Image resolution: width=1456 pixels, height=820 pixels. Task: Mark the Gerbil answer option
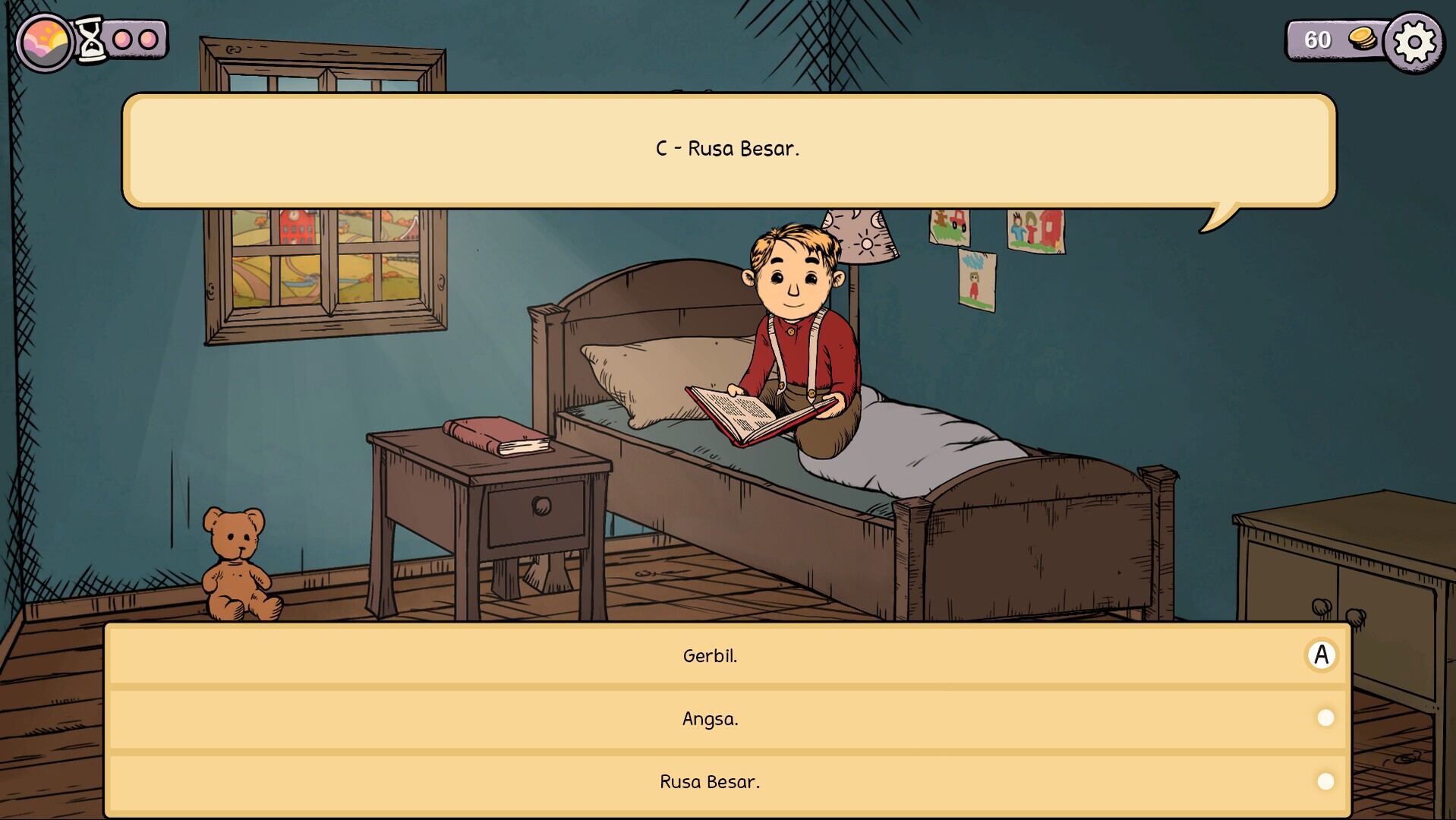click(x=1322, y=654)
